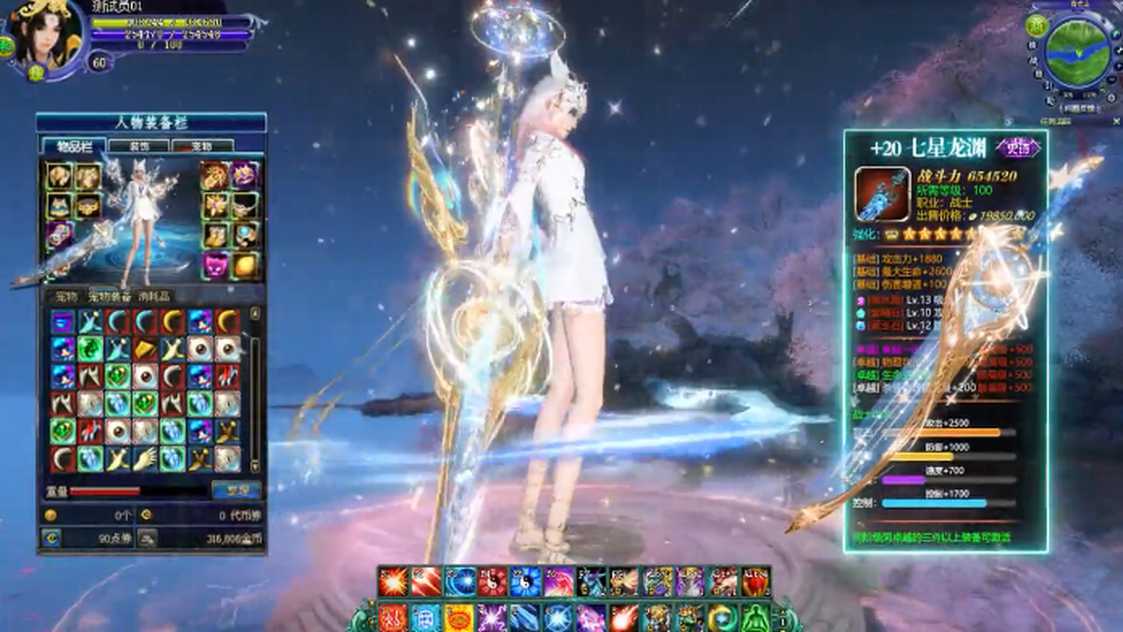The width and height of the screenshot is (1123, 632).
Task: Use the red yin-yang skill
Action: pos(491,581)
